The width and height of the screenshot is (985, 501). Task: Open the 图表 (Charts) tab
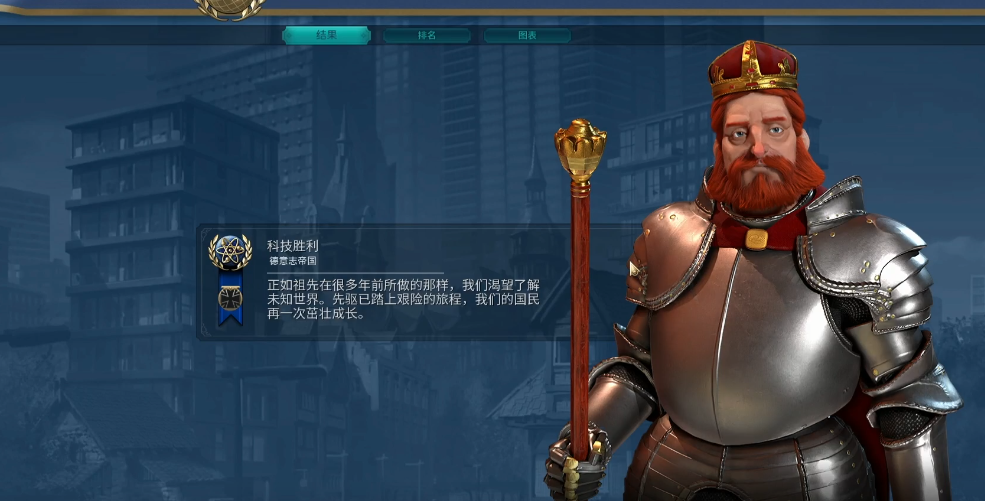[x=527, y=35]
